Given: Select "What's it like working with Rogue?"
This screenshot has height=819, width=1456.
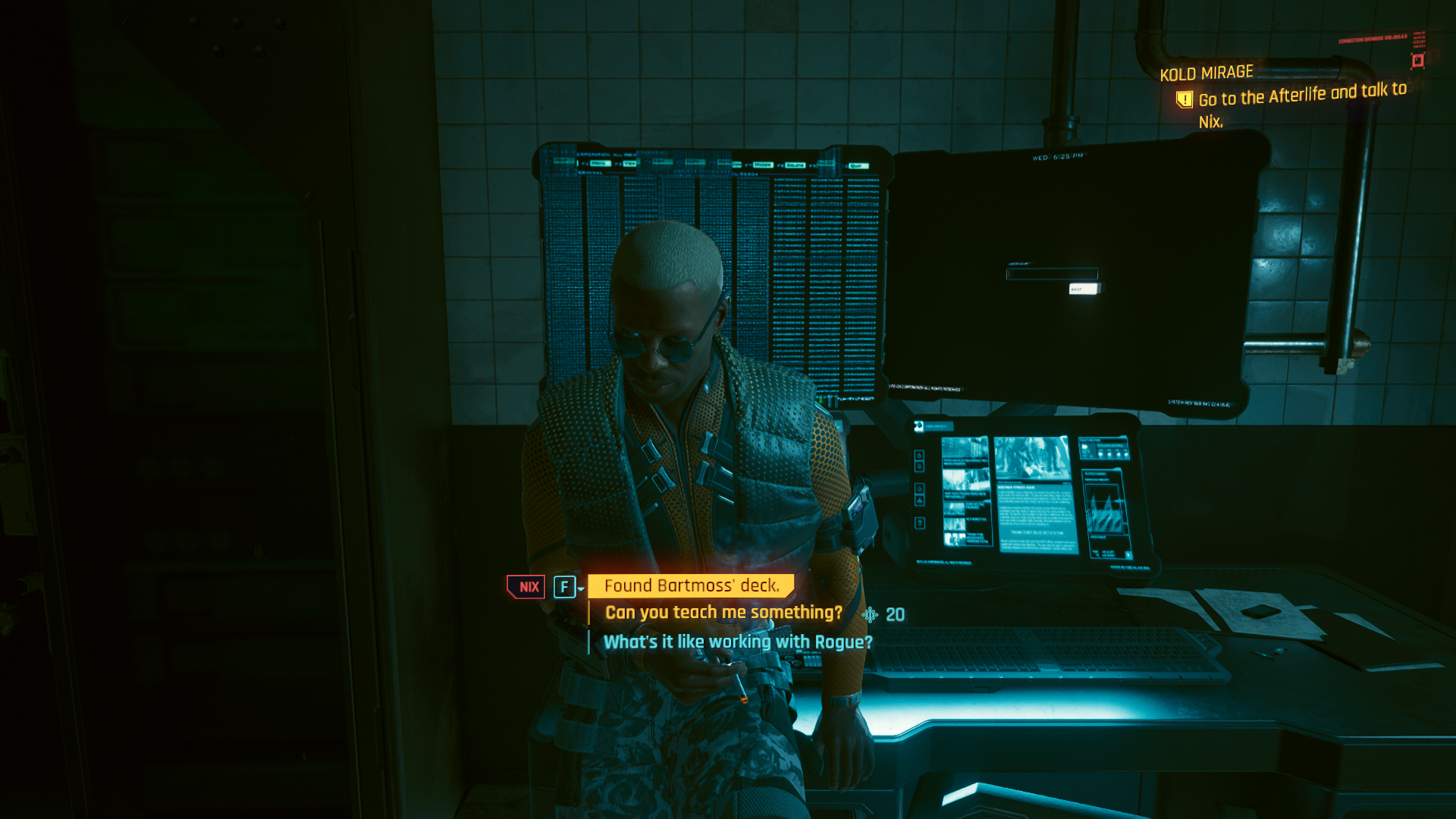Looking at the screenshot, I should click(x=738, y=641).
